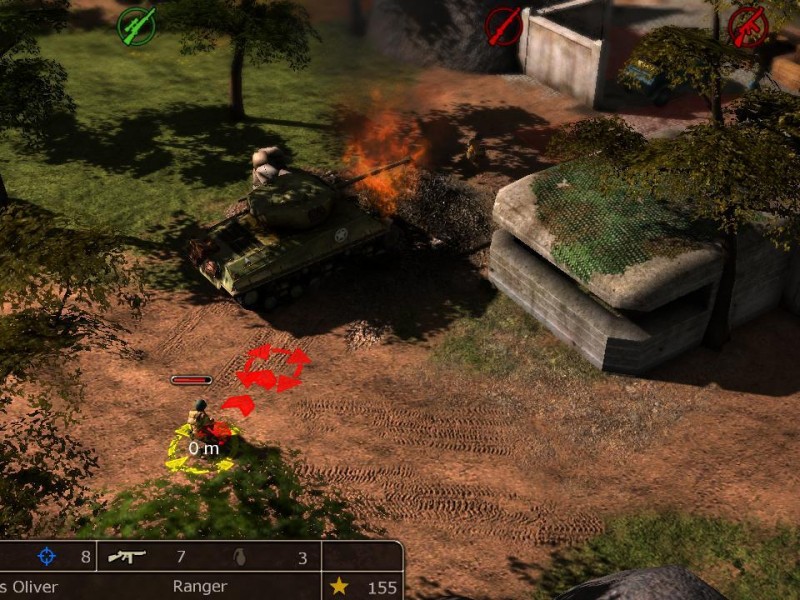Choose the submachine gun weapon icon
Image resolution: width=800 pixels, height=600 pixels.
point(127,557)
